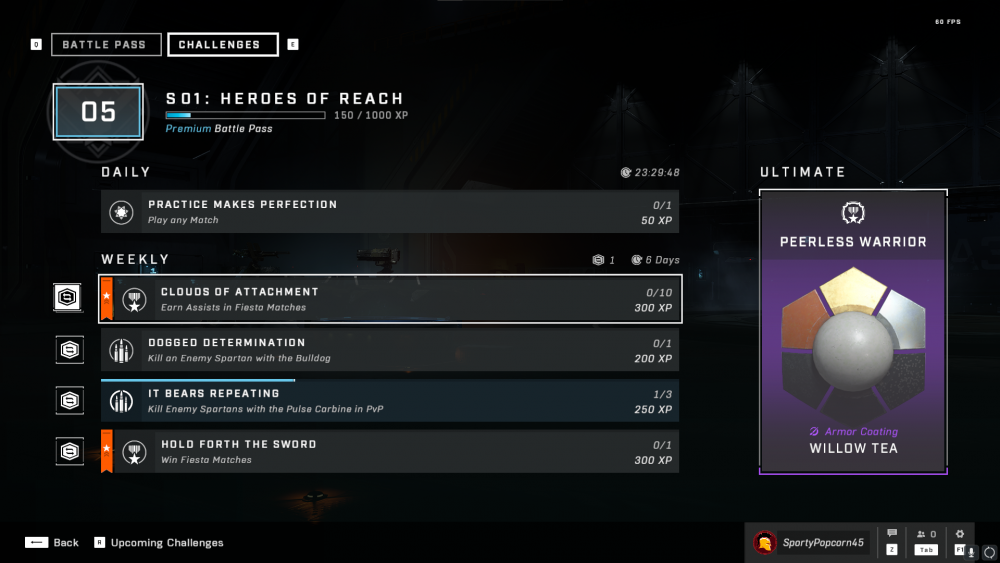This screenshot has width=1000, height=563.
Task: Use challenge swap beside Clouds of Attachment
Action: click(69, 298)
